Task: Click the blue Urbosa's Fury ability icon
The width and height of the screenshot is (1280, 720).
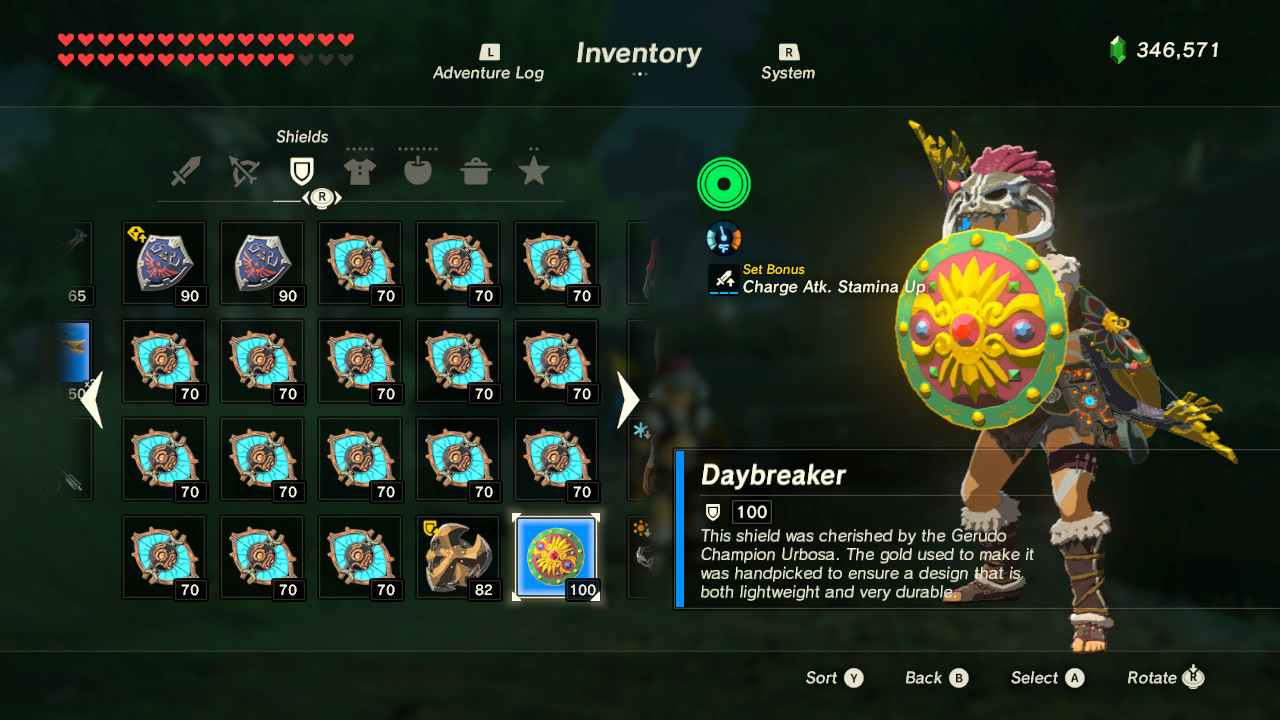Action: 723,237
